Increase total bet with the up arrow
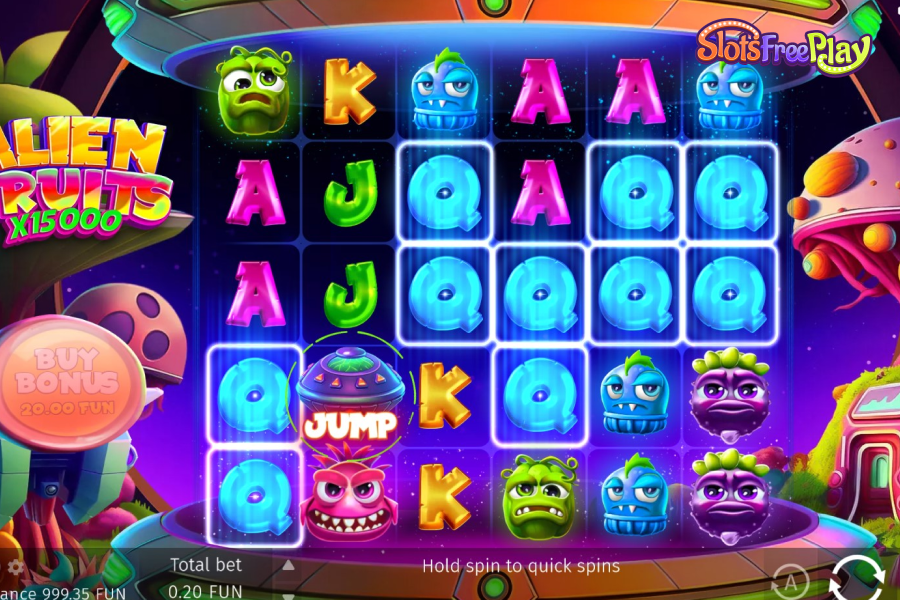 [x=288, y=565]
